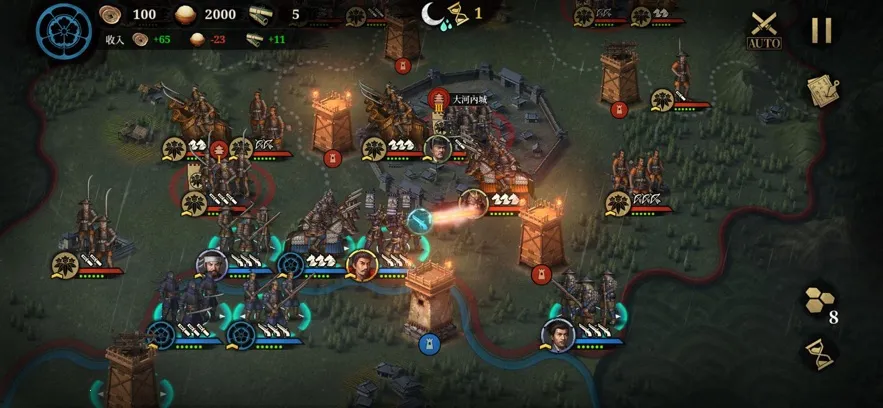
Task: End the turn with the hourglass button
Action: point(819,353)
